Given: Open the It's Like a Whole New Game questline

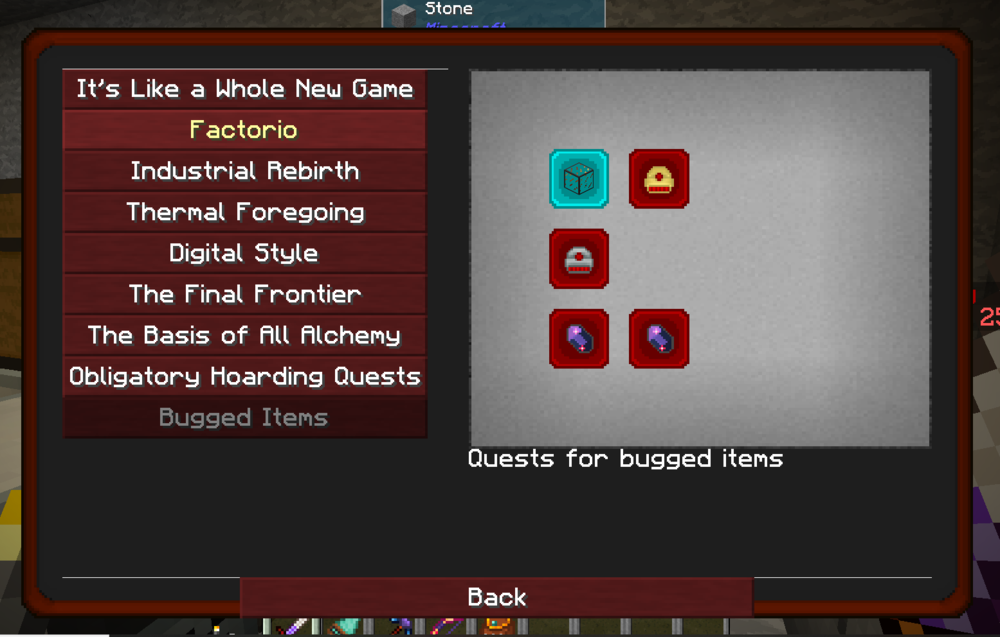Looking at the screenshot, I should click(x=244, y=89).
